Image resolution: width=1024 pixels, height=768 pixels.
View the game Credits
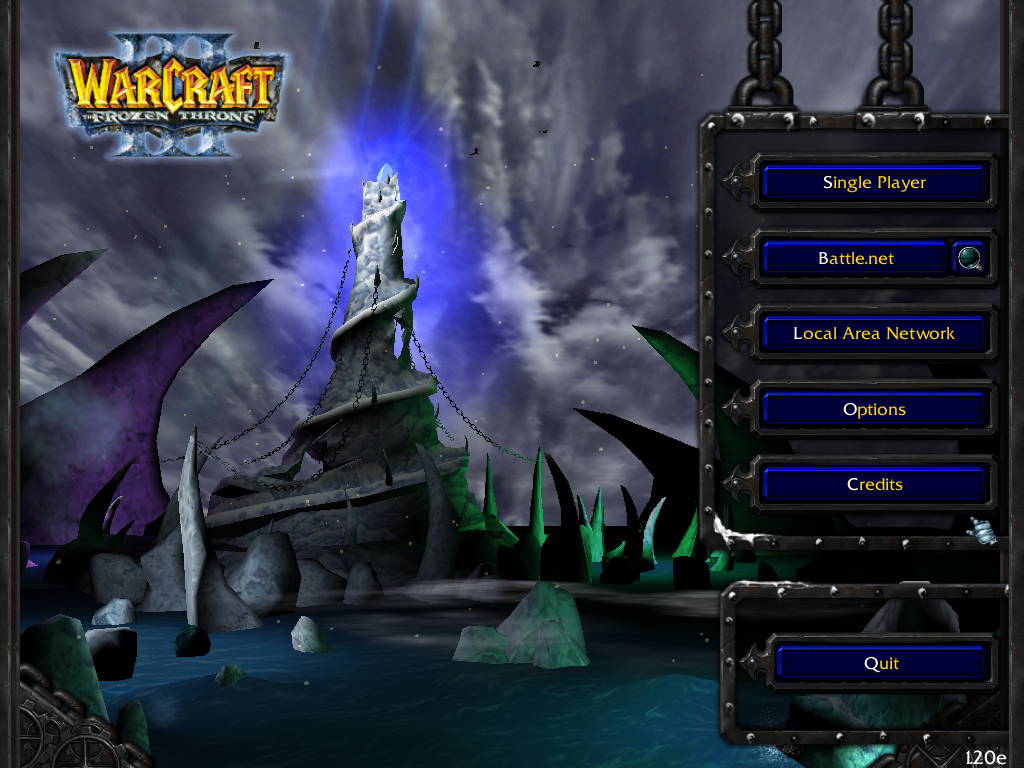pyautogui.click(x=874, y=484)
